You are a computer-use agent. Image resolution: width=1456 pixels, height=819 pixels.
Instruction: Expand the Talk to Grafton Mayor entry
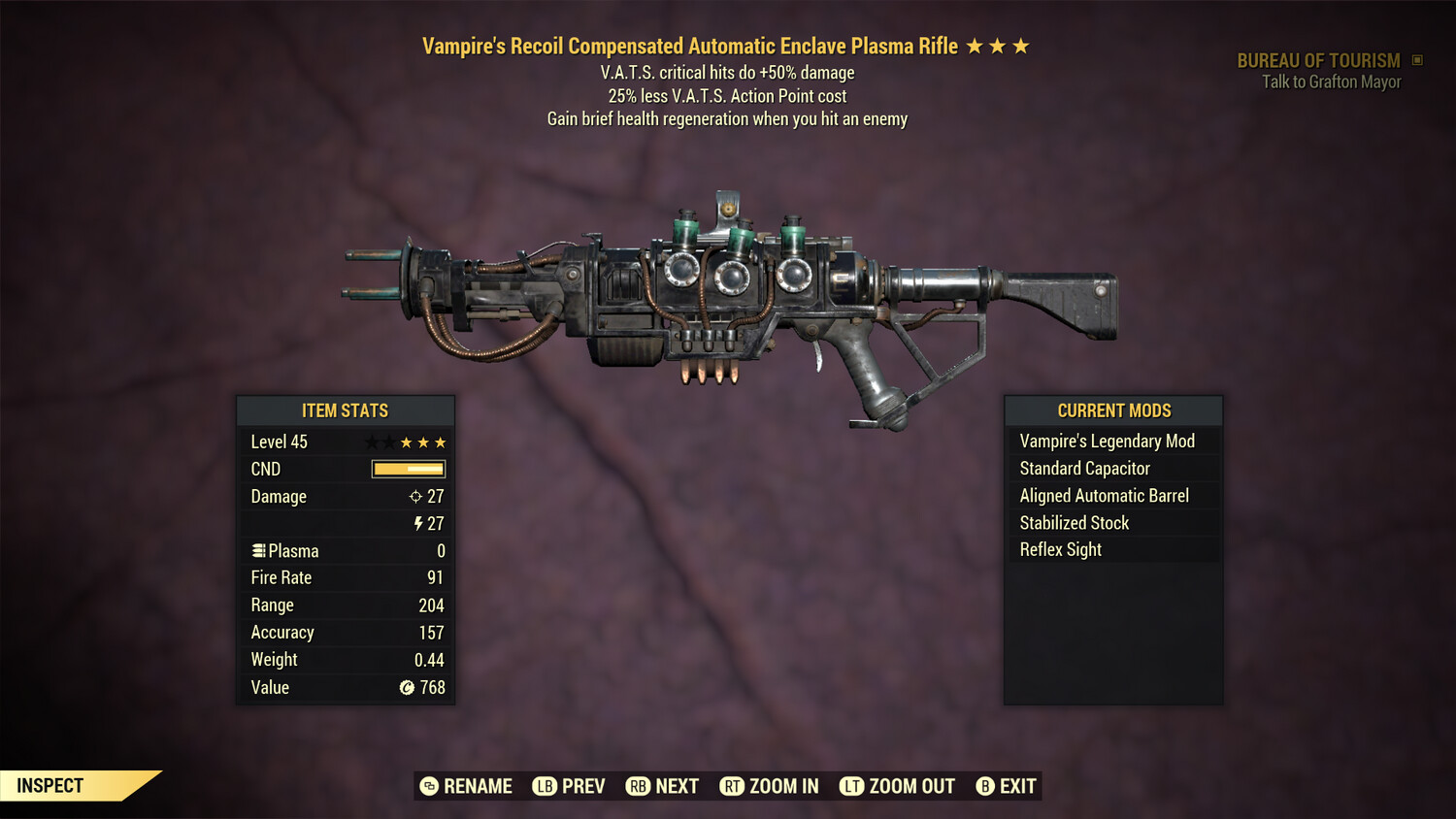1330,82
